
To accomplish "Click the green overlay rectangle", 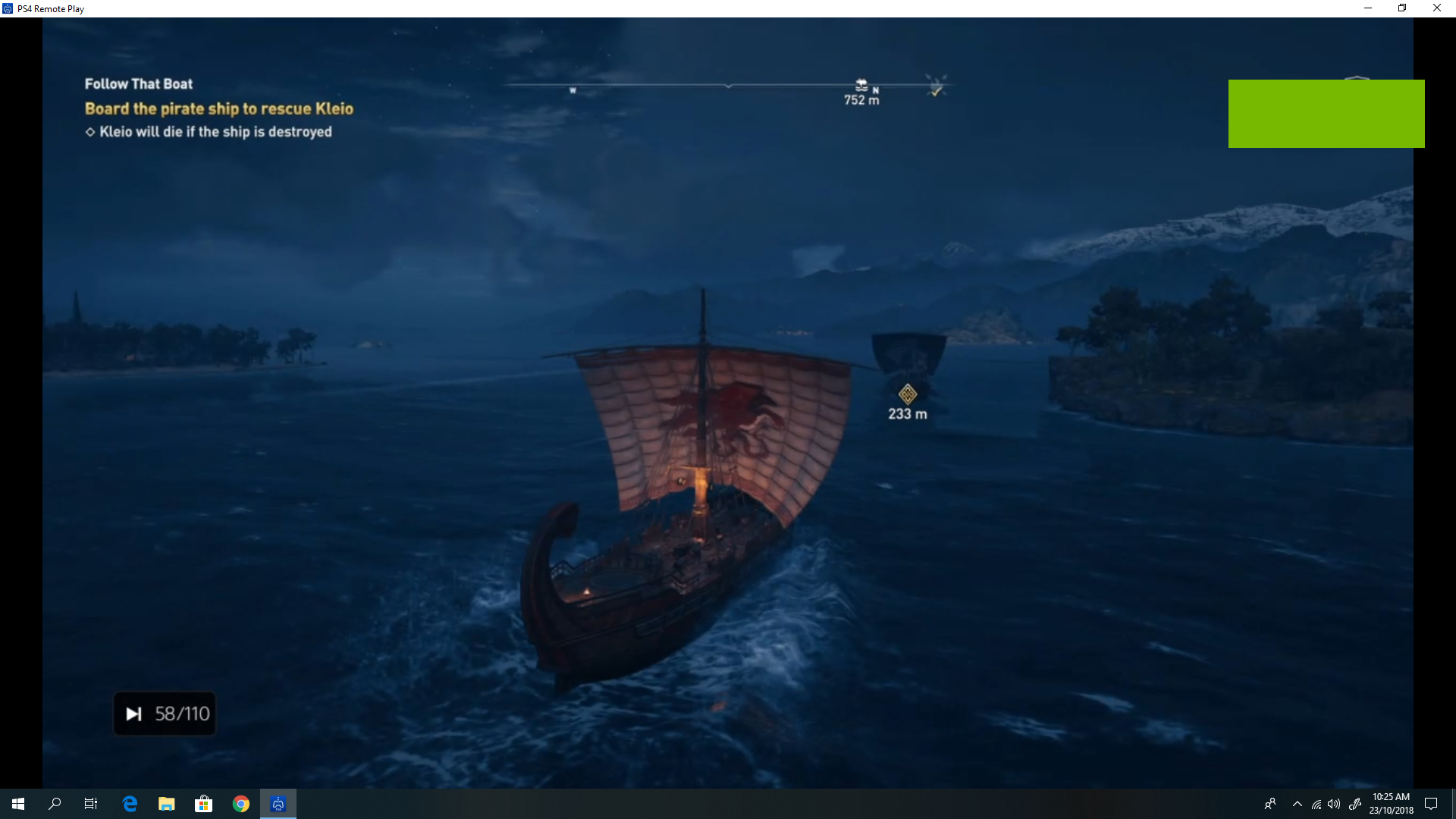I will point(1326,114).
